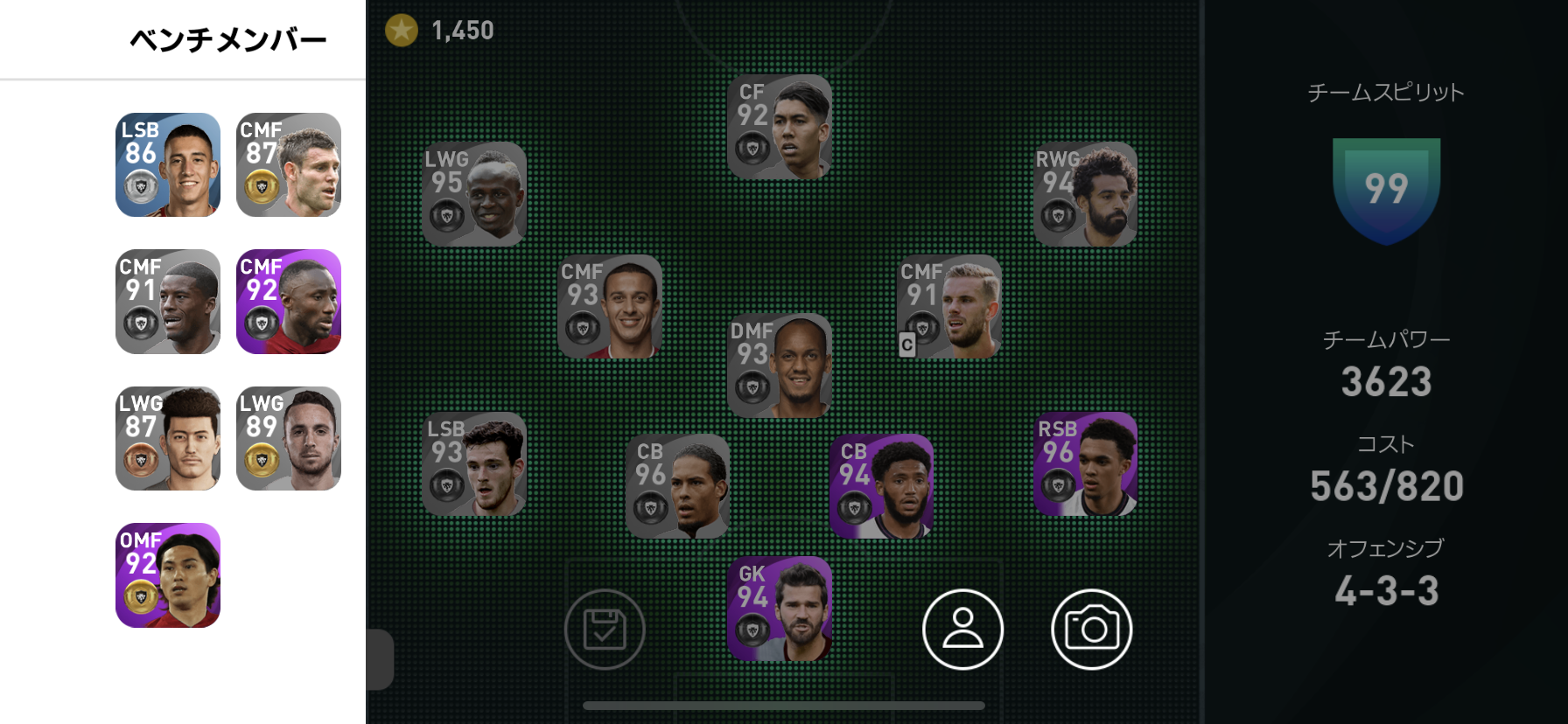The image size is (1568, 724).
Task: Choose the purple CMF 92 bench card
Action: coord(289,302)
